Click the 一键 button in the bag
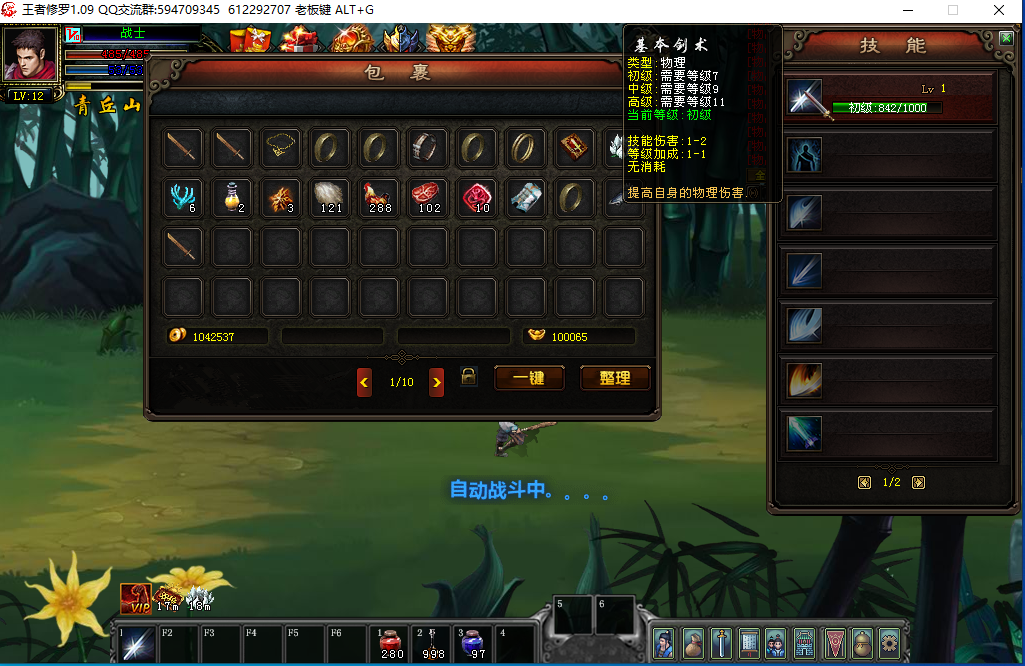Image resolution: width=1025 pixels, height=666 pixels. [x=529, y=378]
